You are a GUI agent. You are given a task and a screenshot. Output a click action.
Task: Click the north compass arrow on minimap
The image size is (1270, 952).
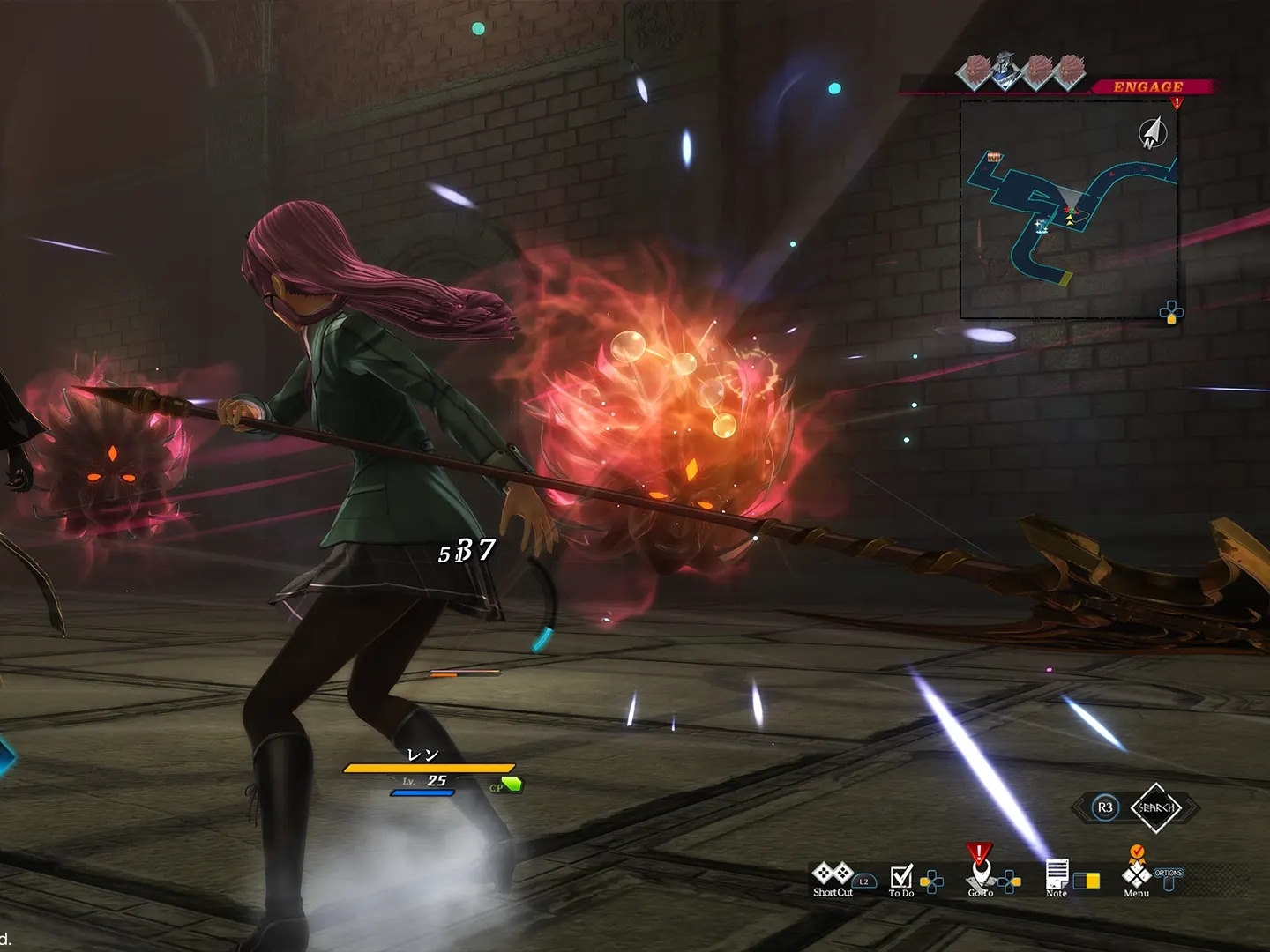(x=1153, y=133)
